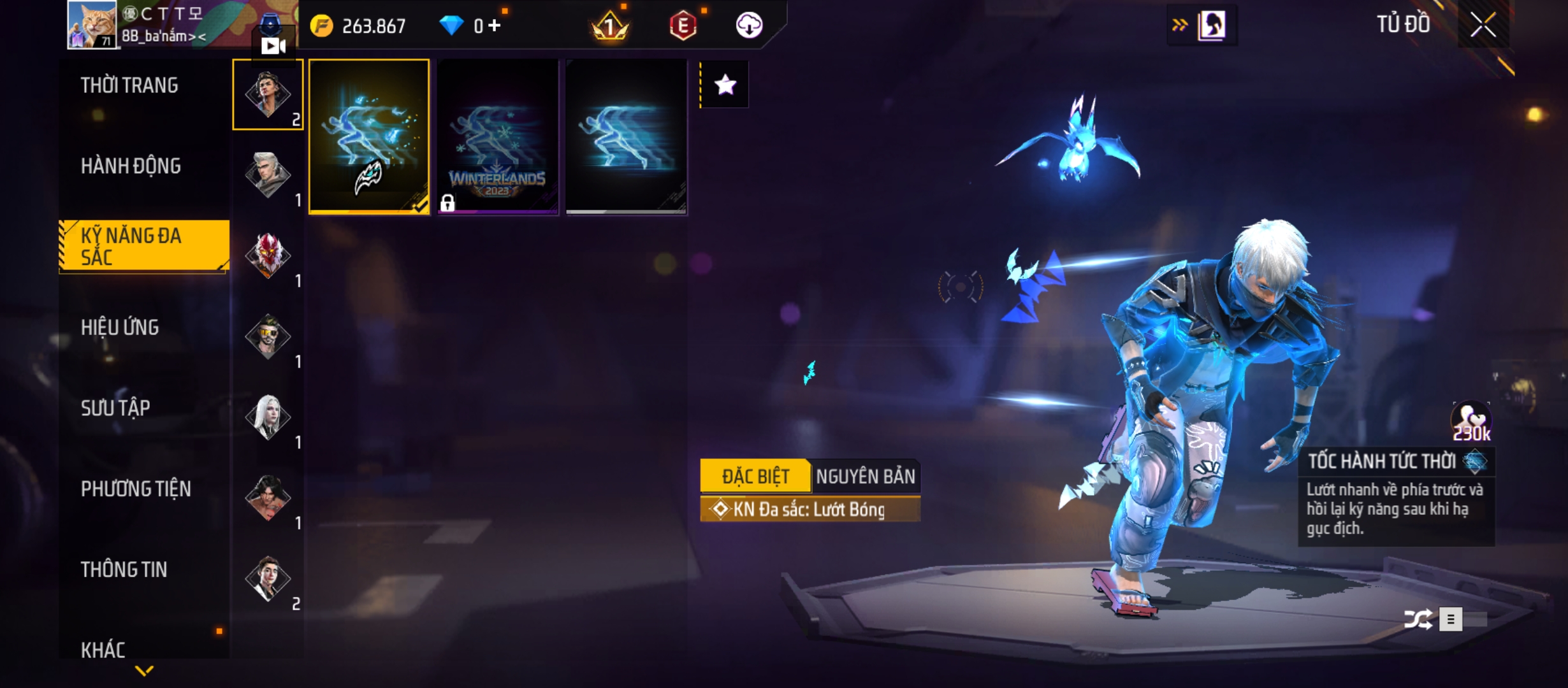Screen dimensions: 1568x688
Task: Open the Sưu Tập category
Action: [115, 408]
